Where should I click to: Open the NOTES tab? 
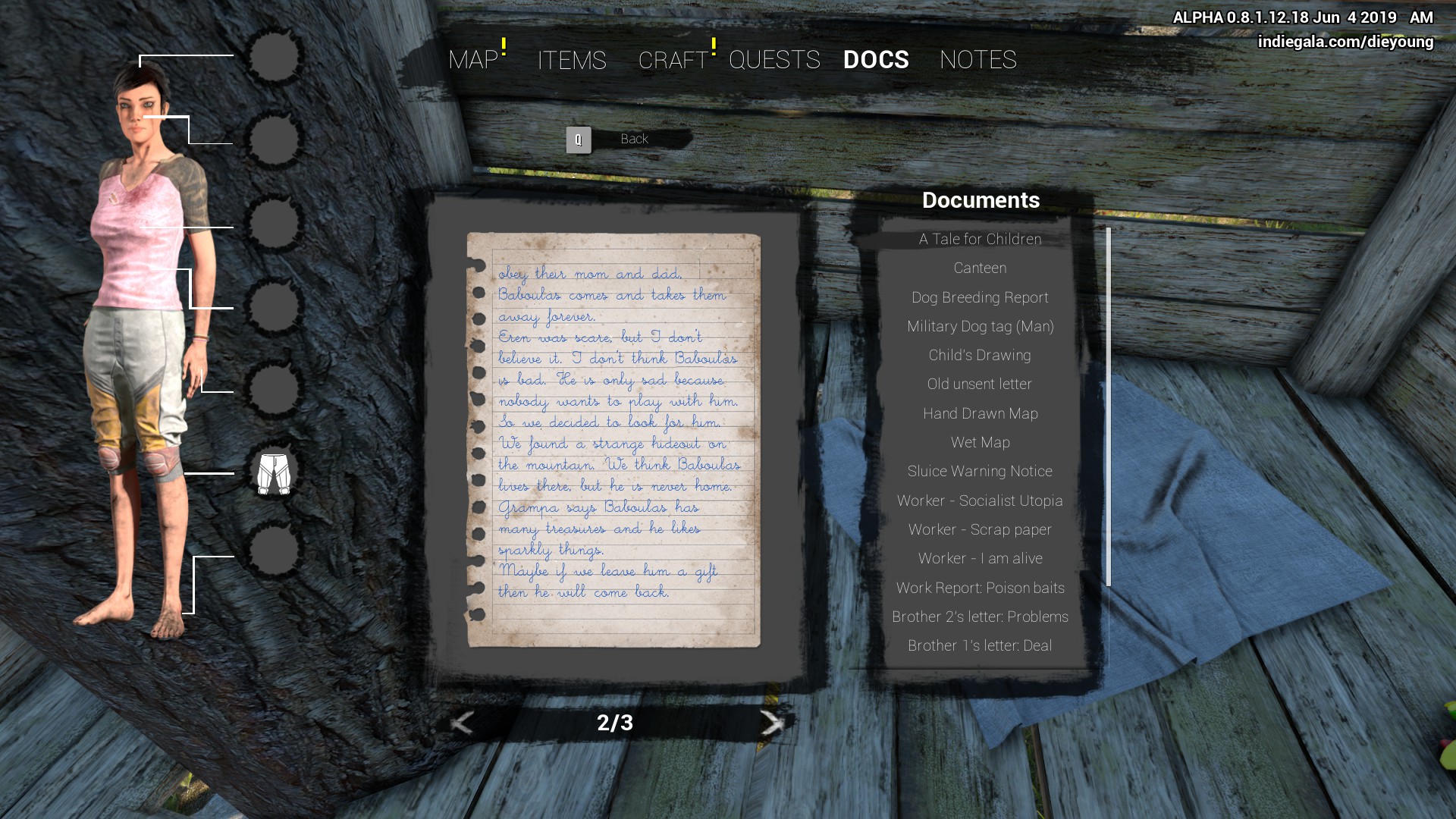coord(977,60)
